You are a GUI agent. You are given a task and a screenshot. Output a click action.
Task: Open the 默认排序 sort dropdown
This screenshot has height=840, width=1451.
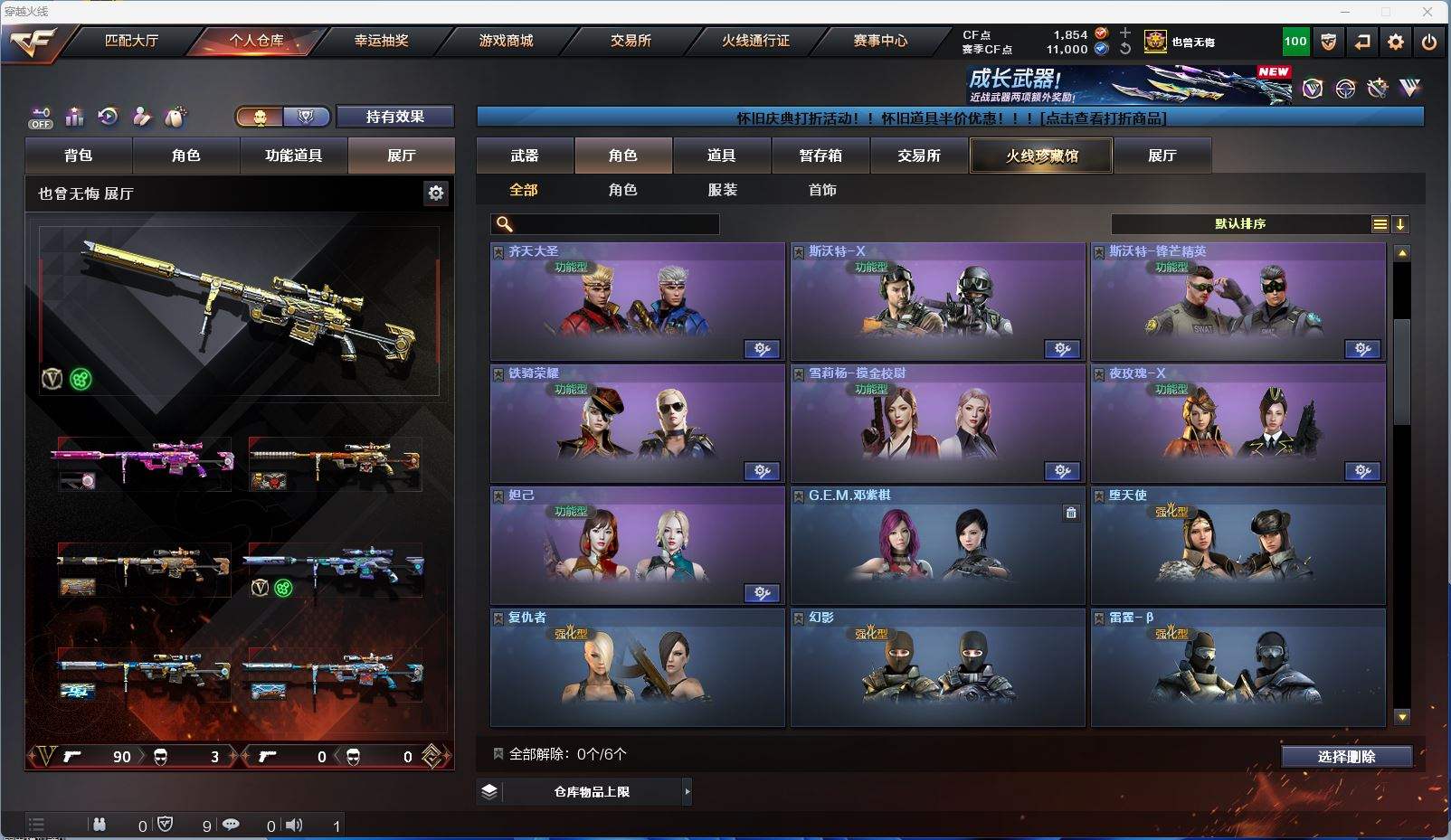[x=1240, y=224]
